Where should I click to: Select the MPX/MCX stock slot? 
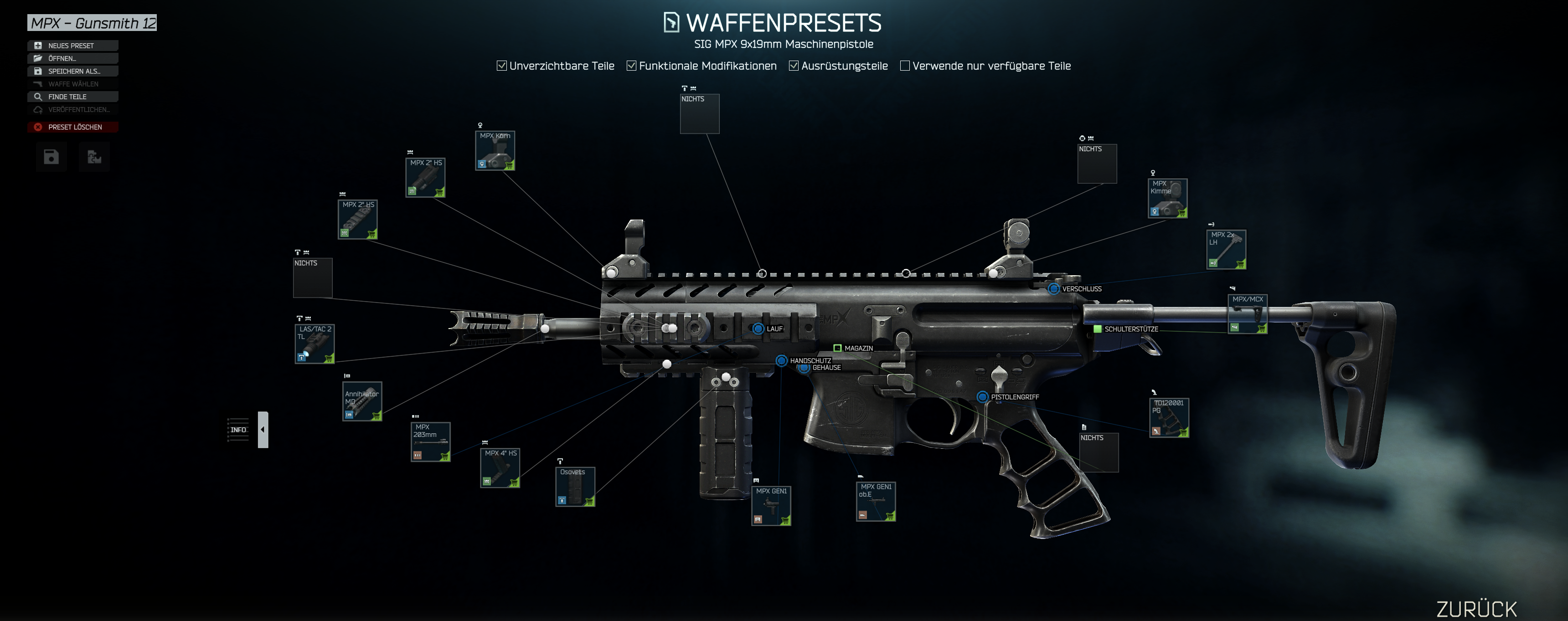point(1248,314)
